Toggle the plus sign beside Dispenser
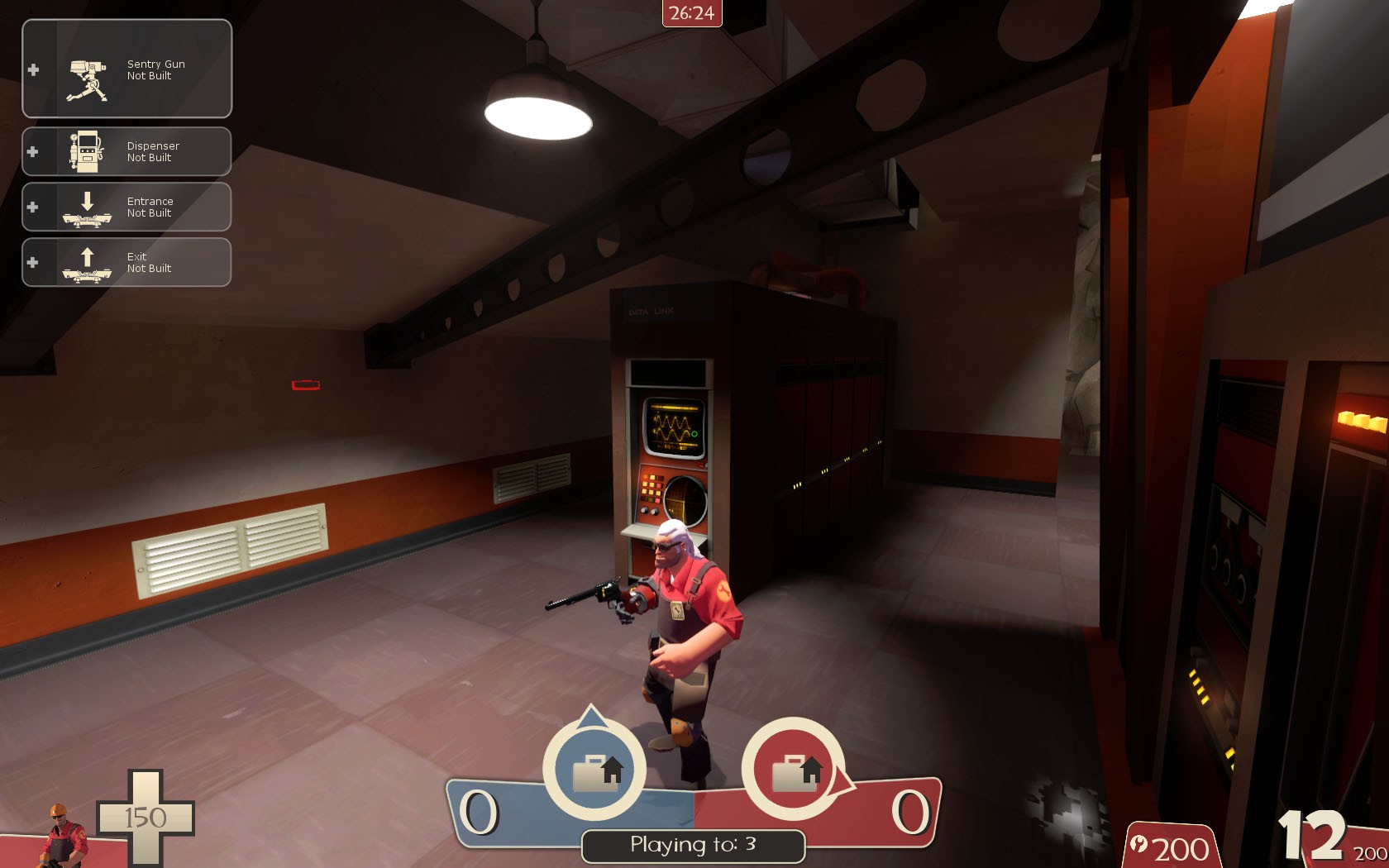1389x868 pixels. pos(33,151)
